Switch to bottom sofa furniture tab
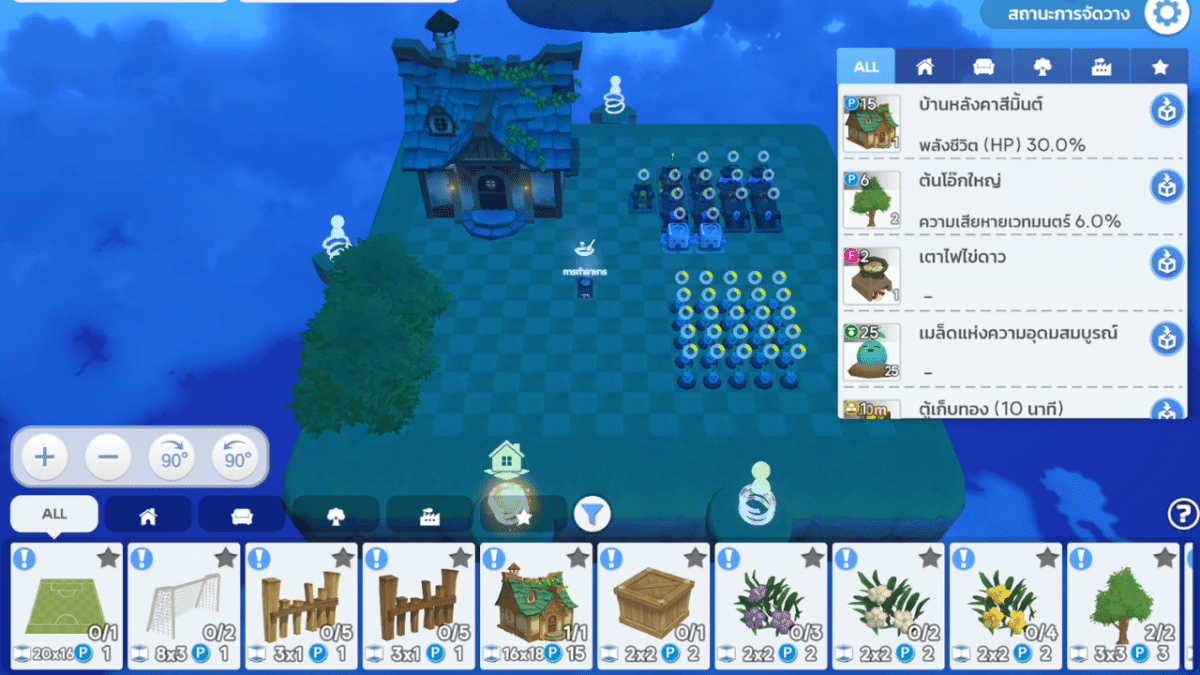Screen dimensions: 1200x675 click(242, 515)
